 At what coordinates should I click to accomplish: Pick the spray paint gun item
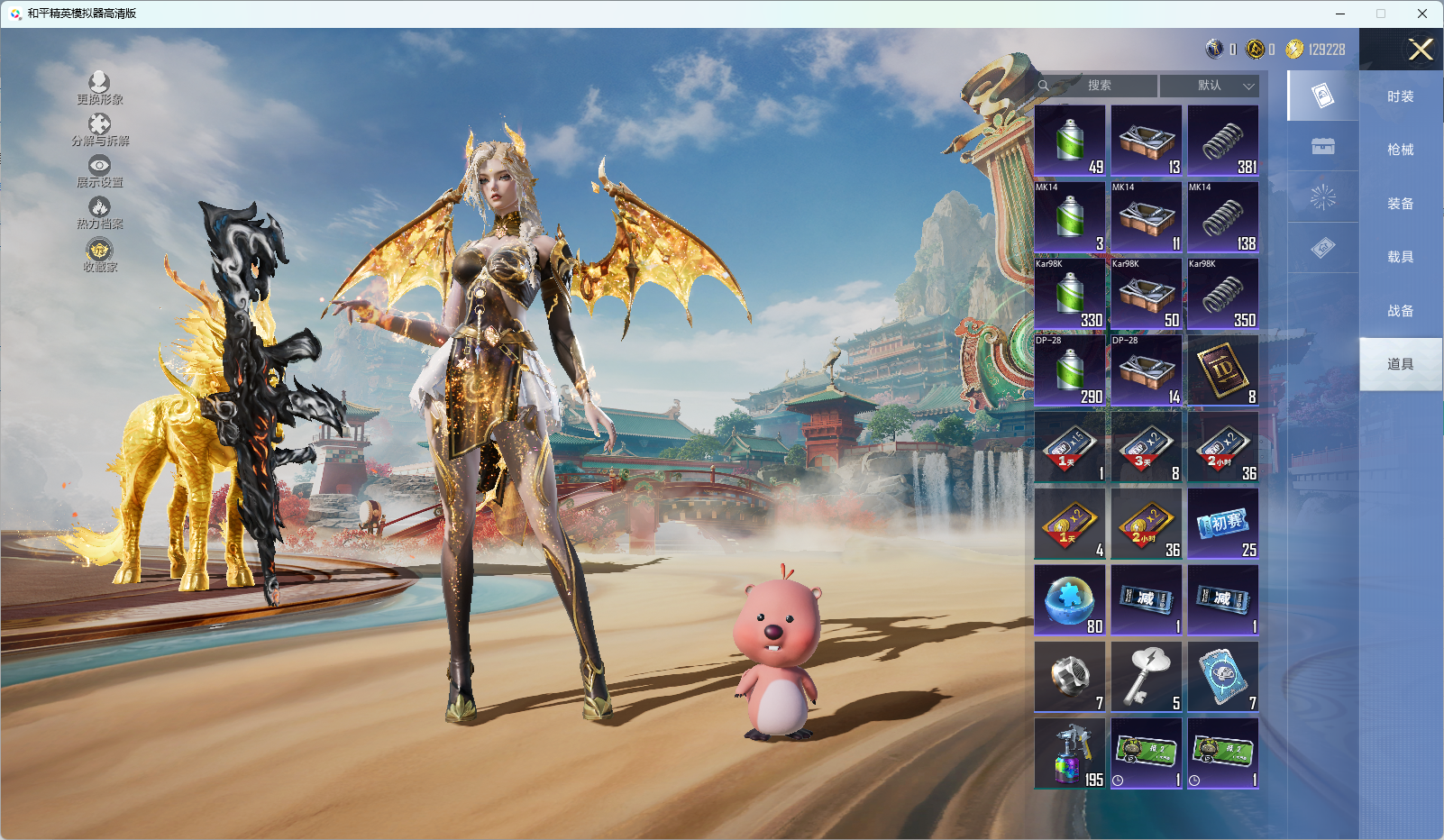[x=1070, y=753]
